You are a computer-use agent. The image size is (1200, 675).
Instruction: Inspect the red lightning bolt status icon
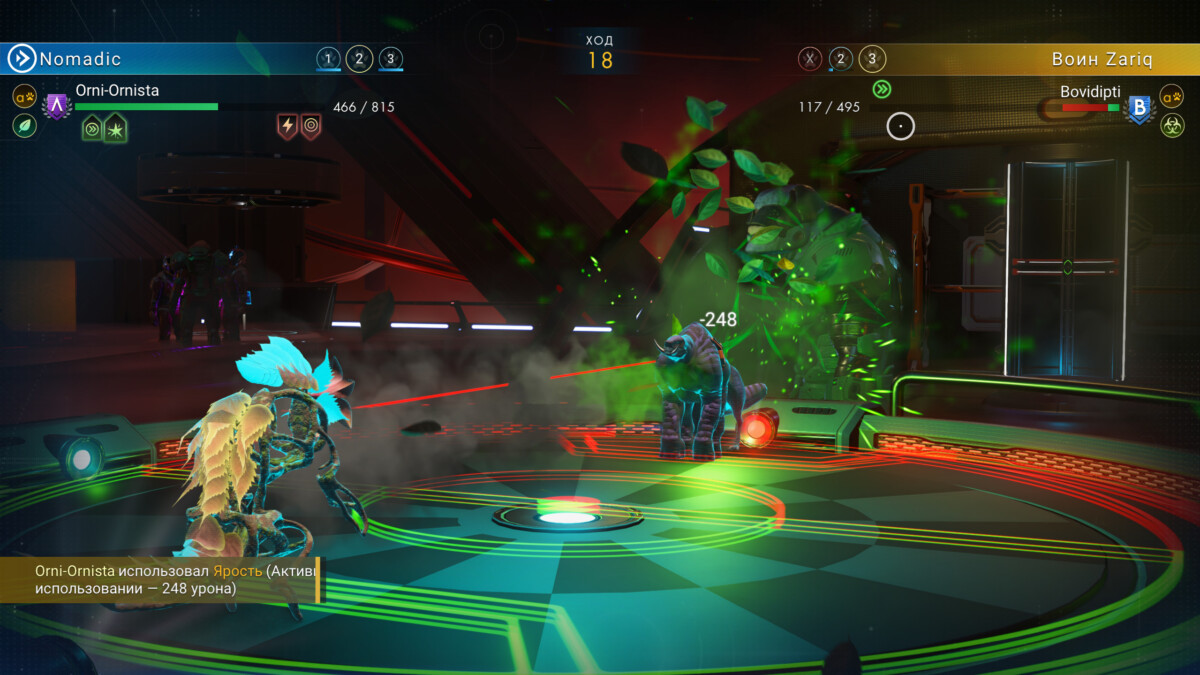tap(288, 126)
